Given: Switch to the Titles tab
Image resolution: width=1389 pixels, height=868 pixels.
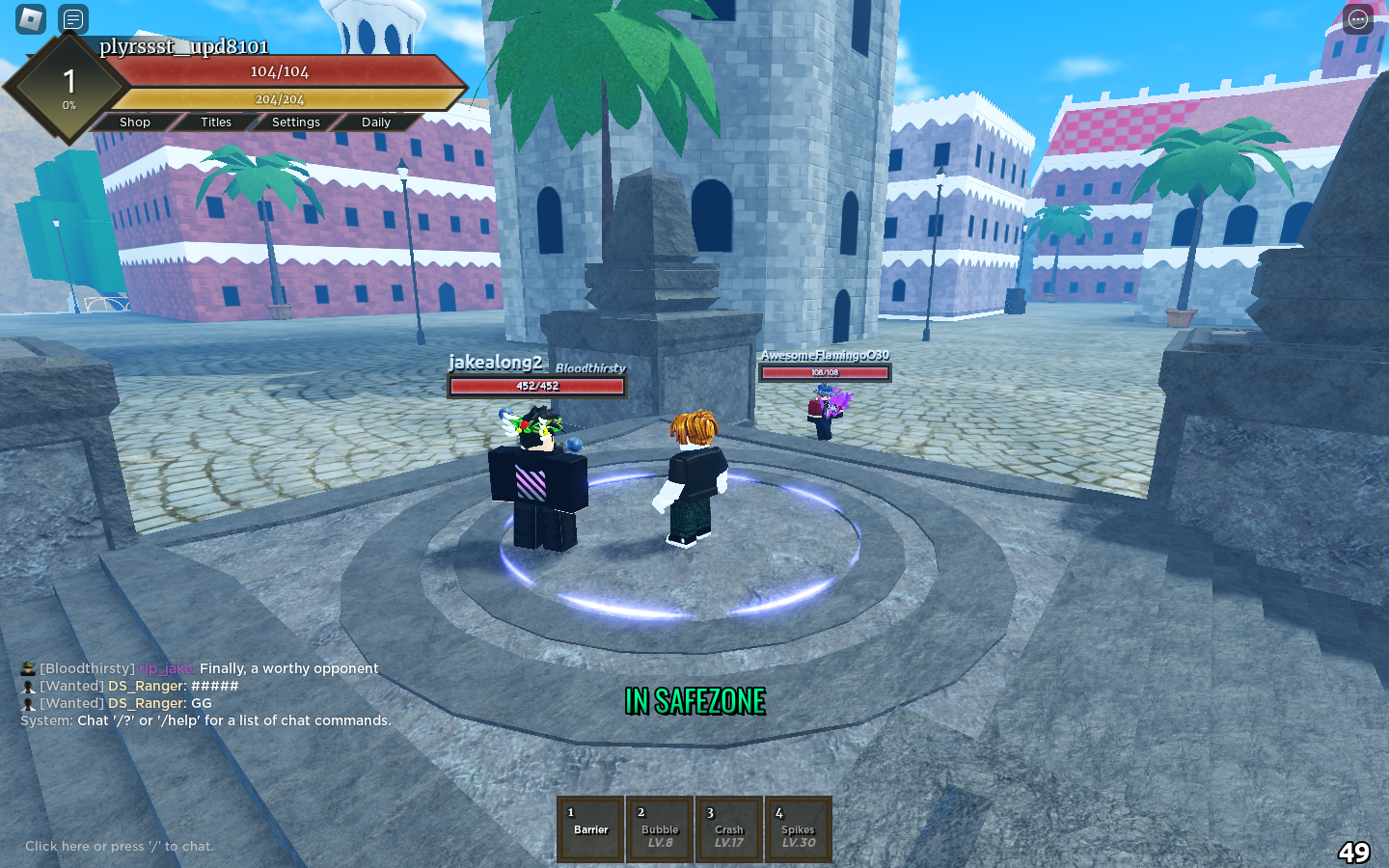Looking at the screenshot, I should 214,122.
